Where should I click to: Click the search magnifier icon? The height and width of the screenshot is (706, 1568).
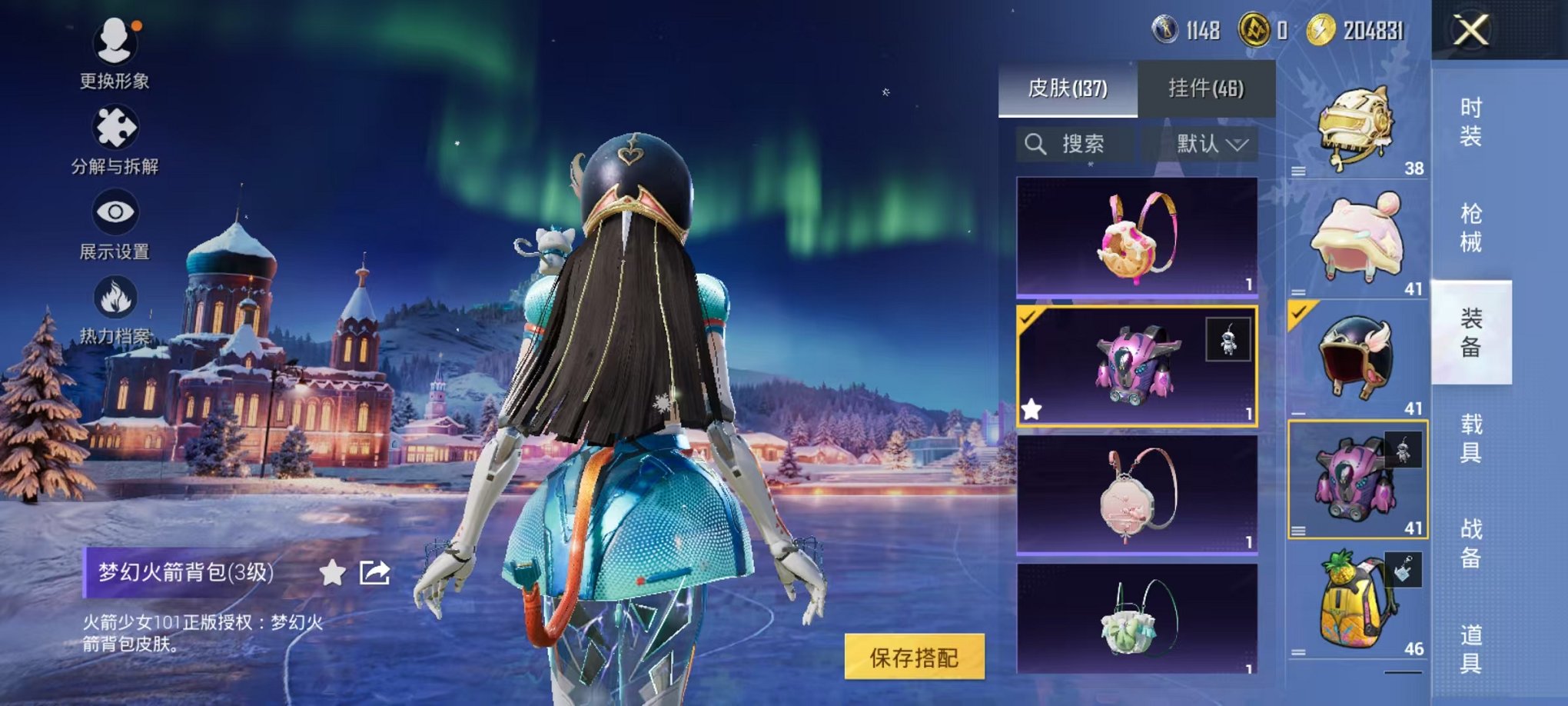1034,145
